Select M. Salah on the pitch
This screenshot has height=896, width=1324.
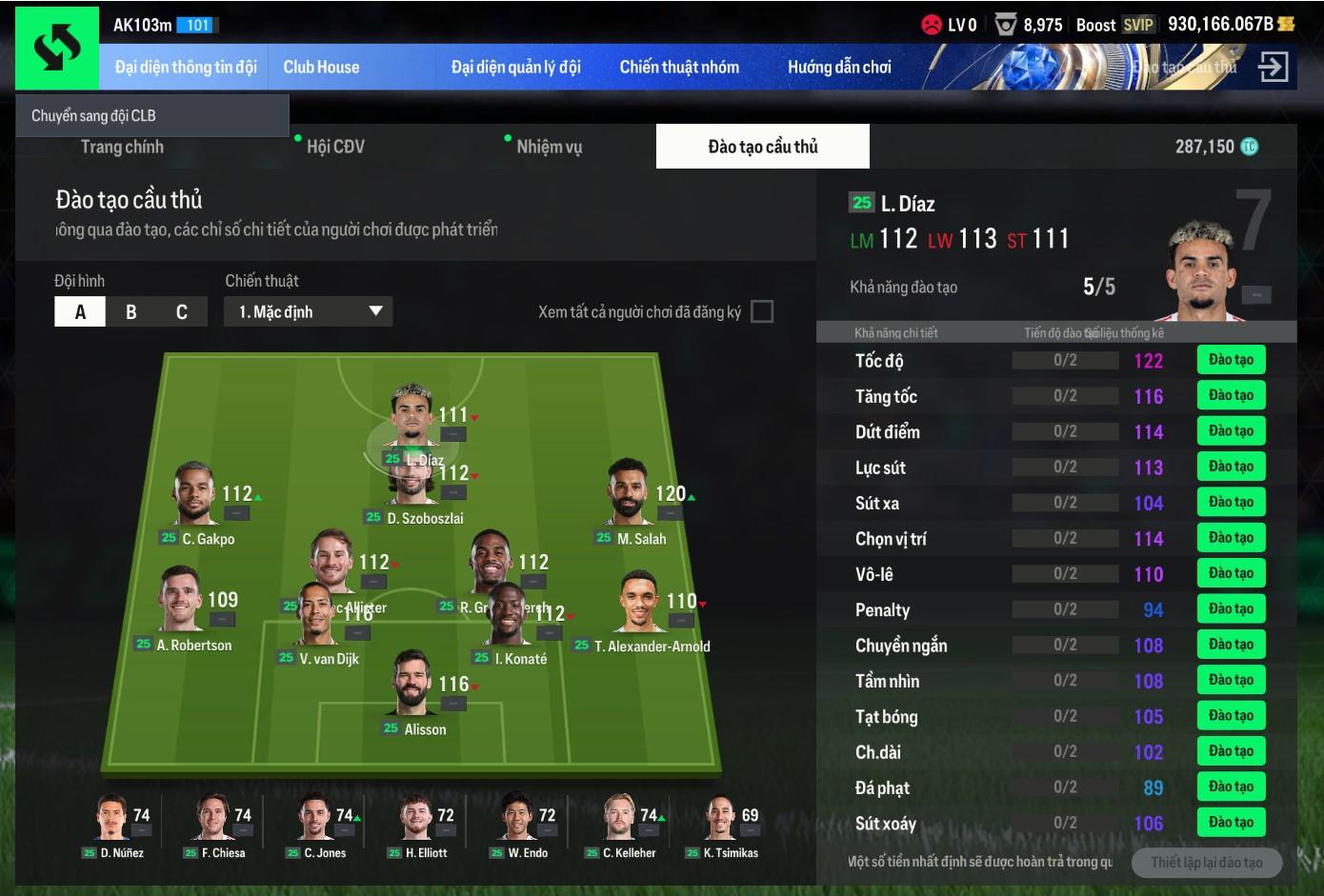[629, 493]
